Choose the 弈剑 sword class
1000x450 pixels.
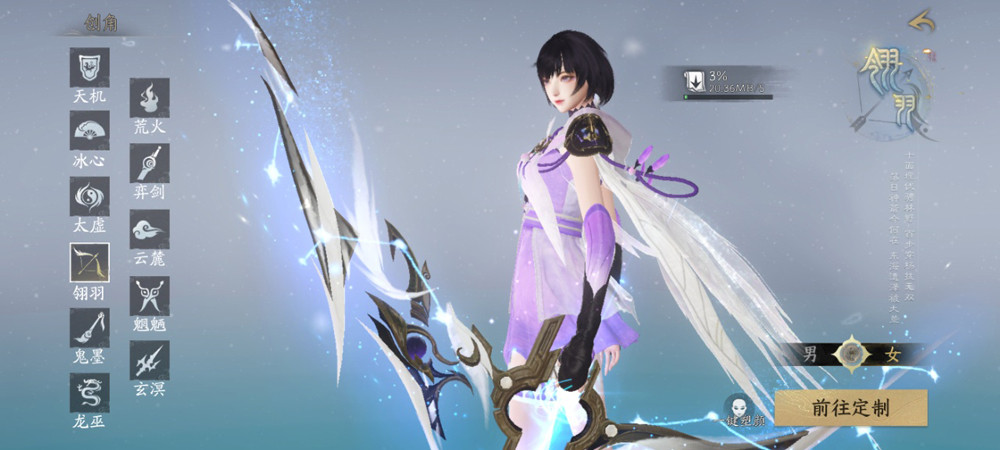pos(149,163)
